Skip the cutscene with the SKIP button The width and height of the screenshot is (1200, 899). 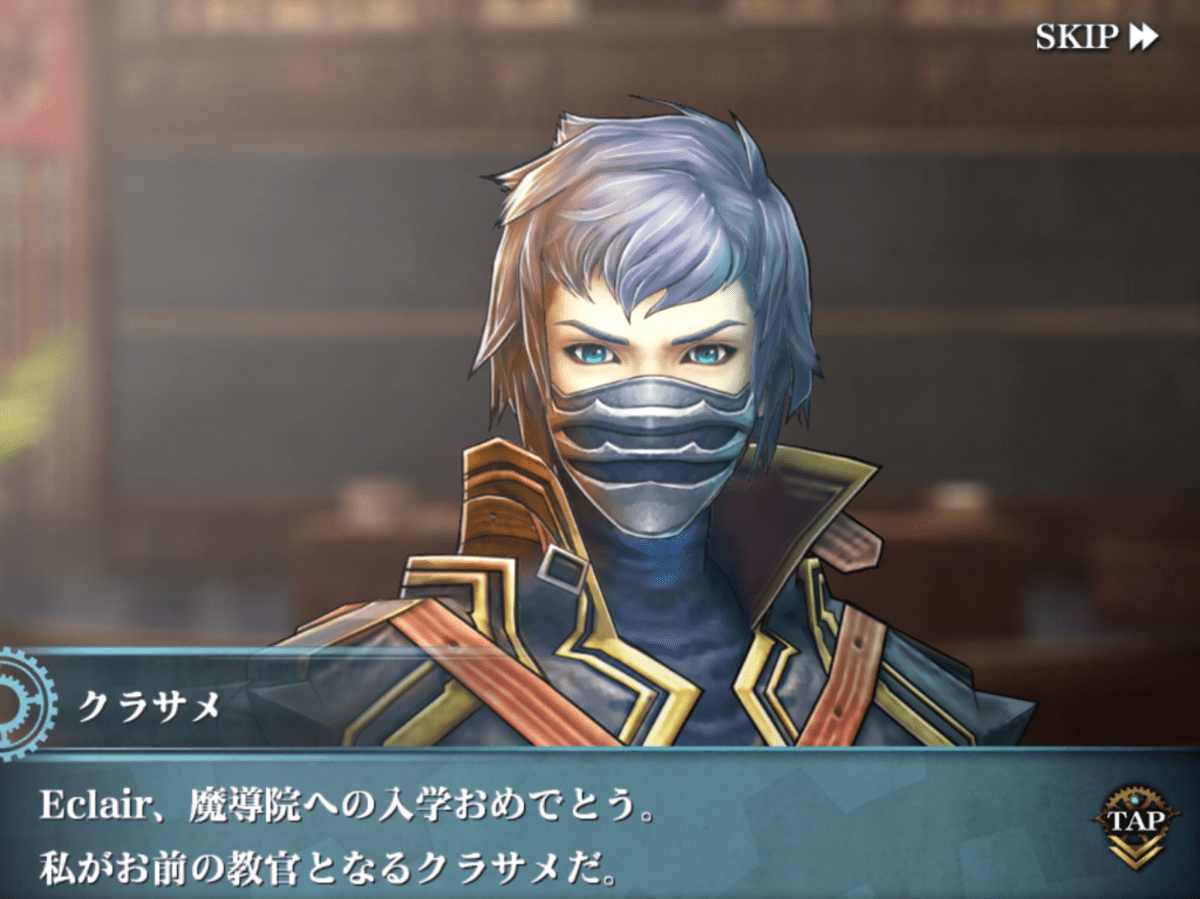1096,37
